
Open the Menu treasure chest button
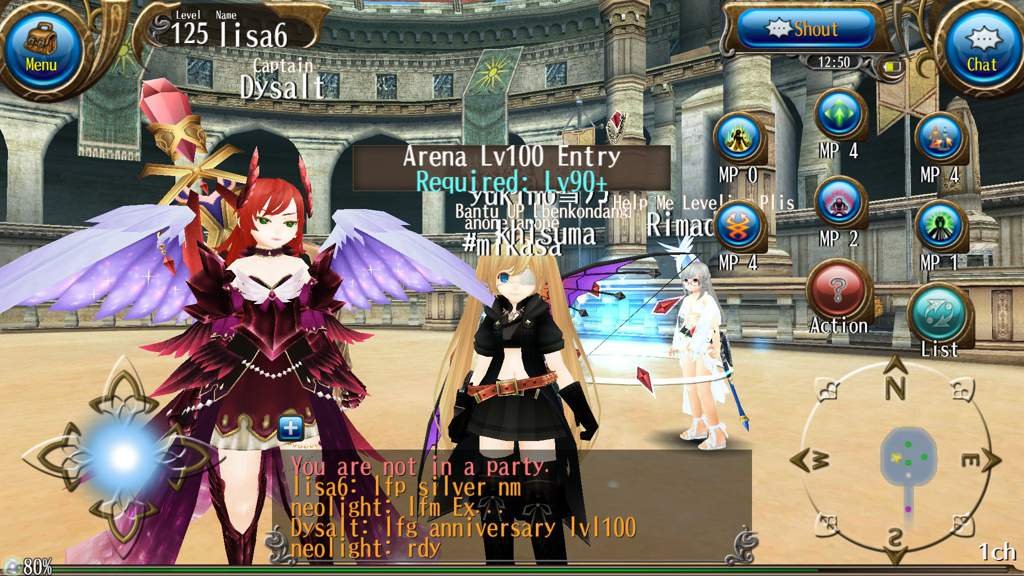point(41,47)
